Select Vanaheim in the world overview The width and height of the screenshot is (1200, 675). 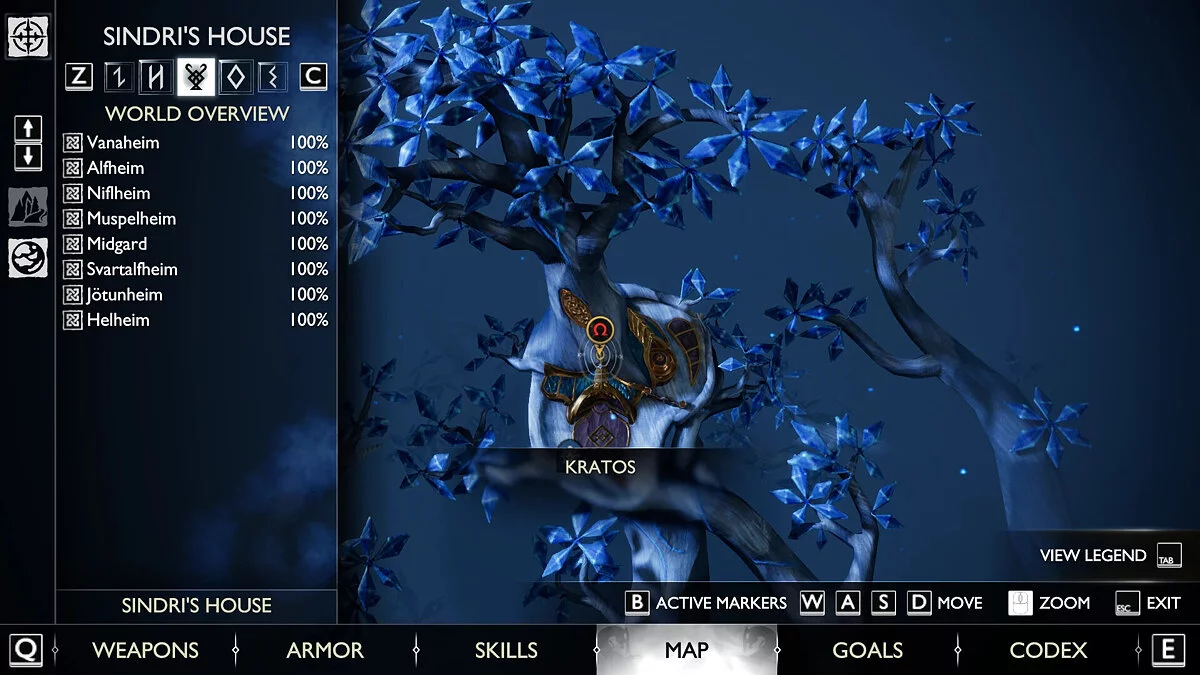tap(122, 143)
